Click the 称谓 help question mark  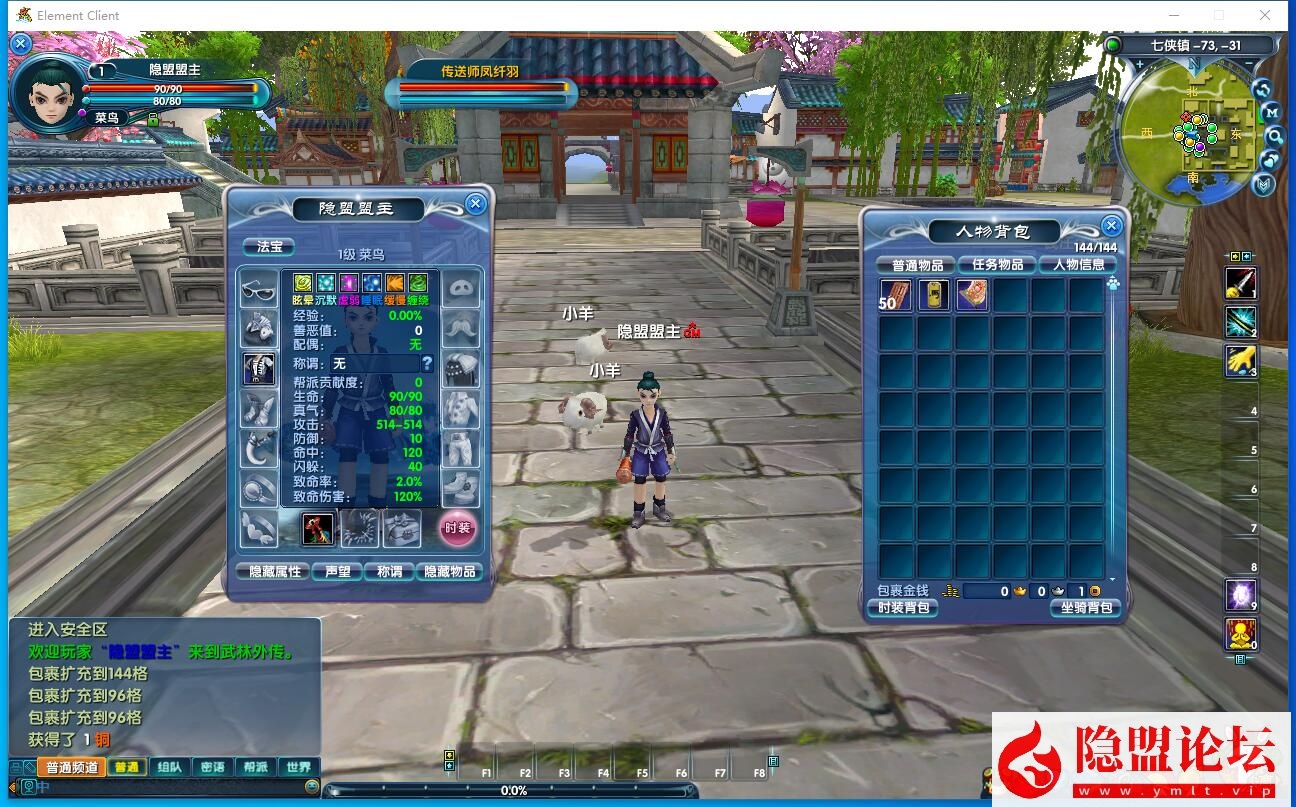tap(427, 364)
